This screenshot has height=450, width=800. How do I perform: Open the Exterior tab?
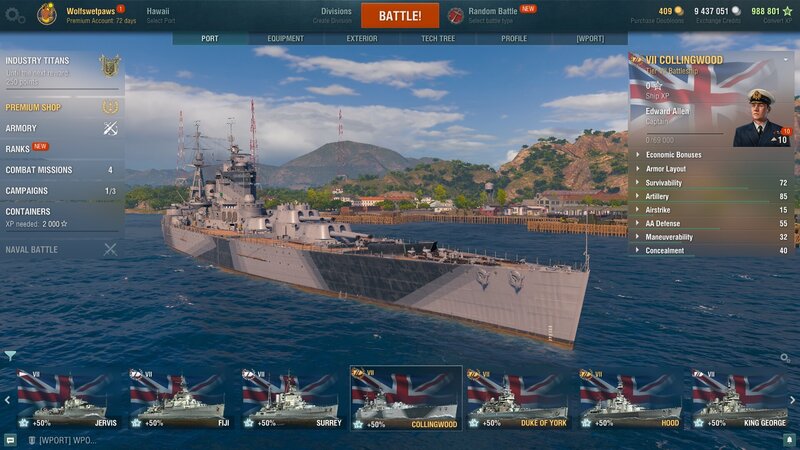362,39
